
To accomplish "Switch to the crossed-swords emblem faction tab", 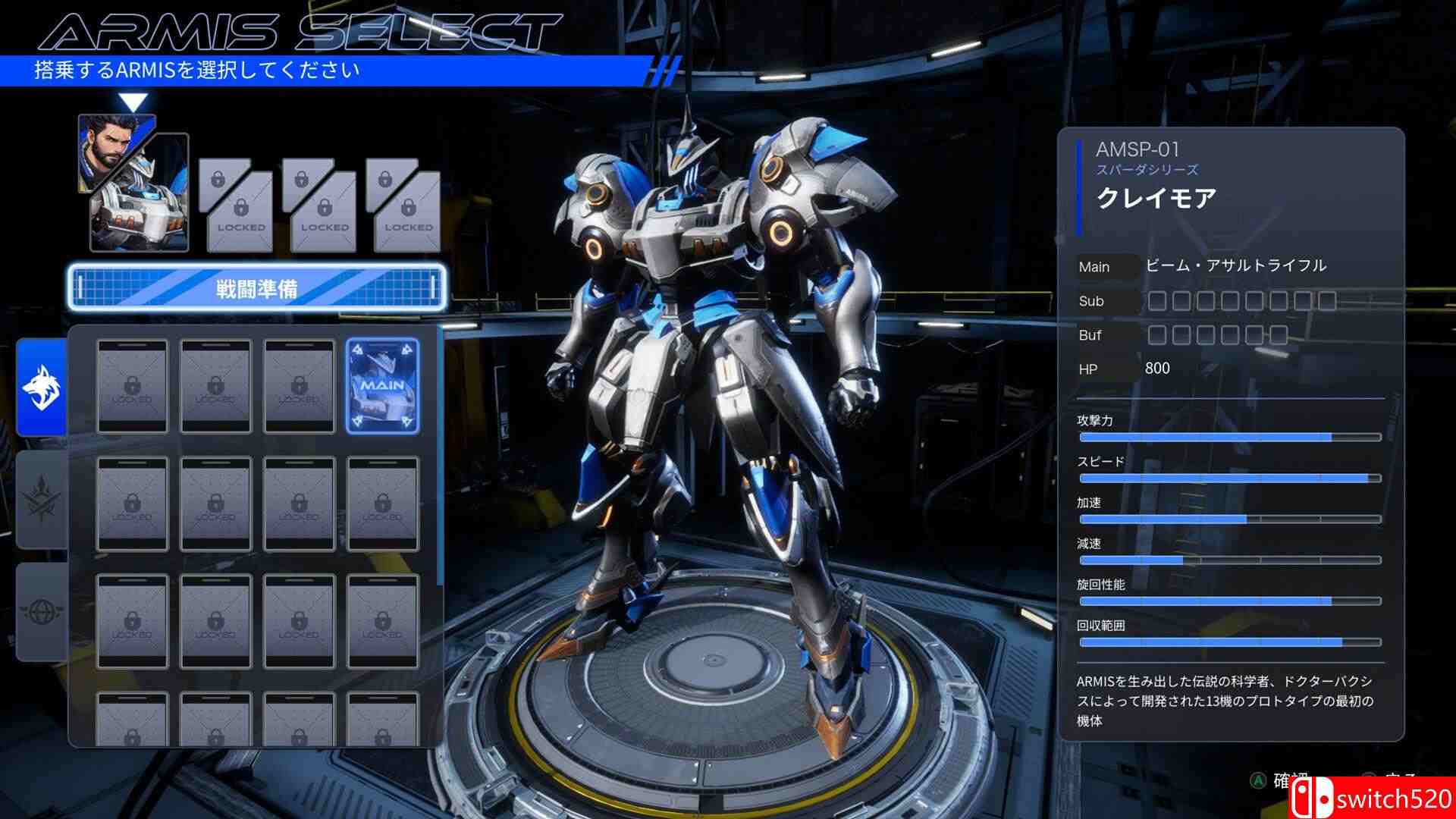I will [x=42, y=493].
